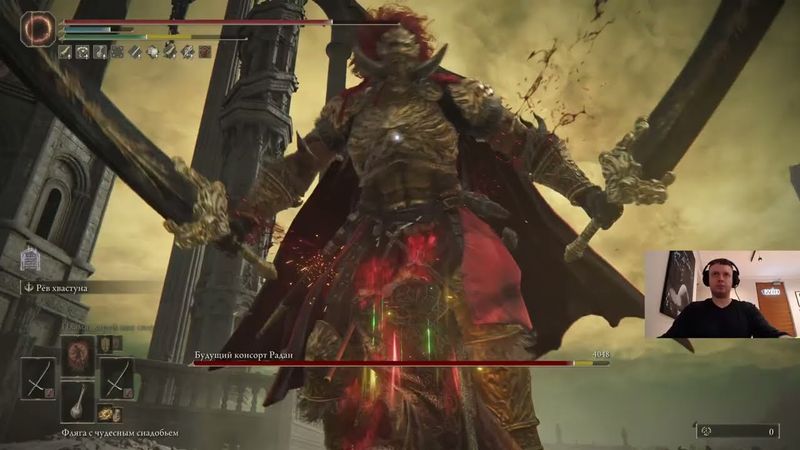Select the first sword buff status icon
800x450 pixels.
pos(66,51)
